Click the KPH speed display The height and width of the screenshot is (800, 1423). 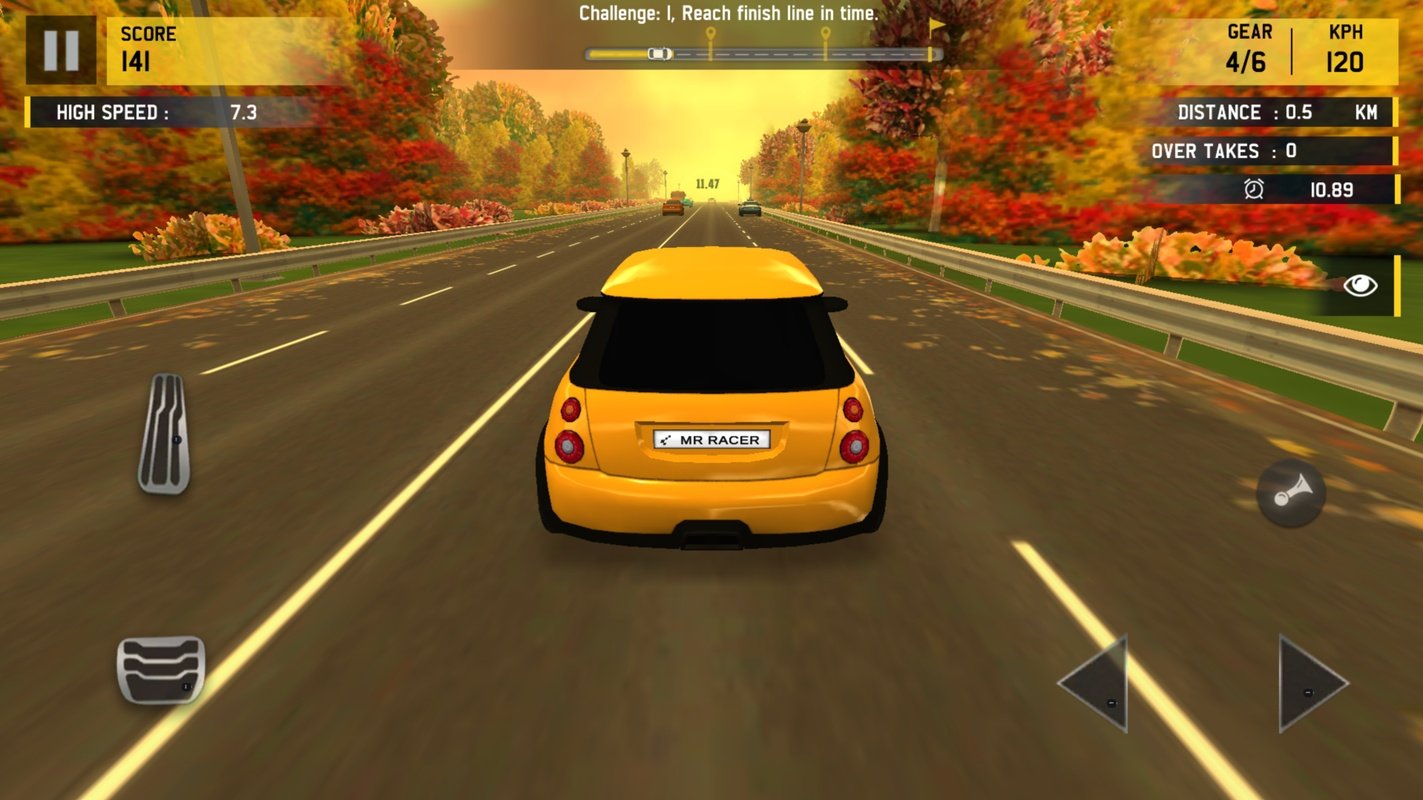pyautogui.click(x=1345, y=48)
